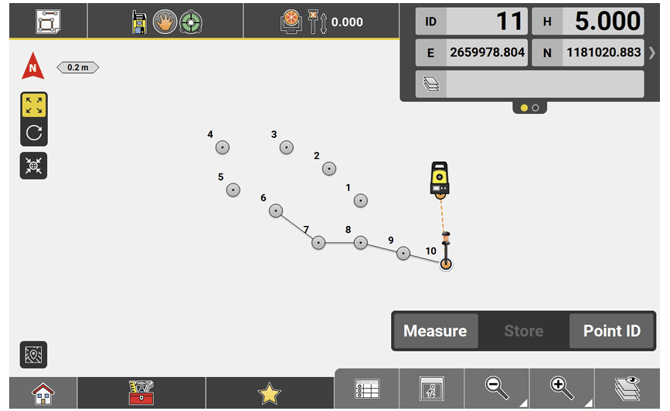Open the map location icon at lower left
This screenshot has width=670, height=411.
[x=34, y=354]
